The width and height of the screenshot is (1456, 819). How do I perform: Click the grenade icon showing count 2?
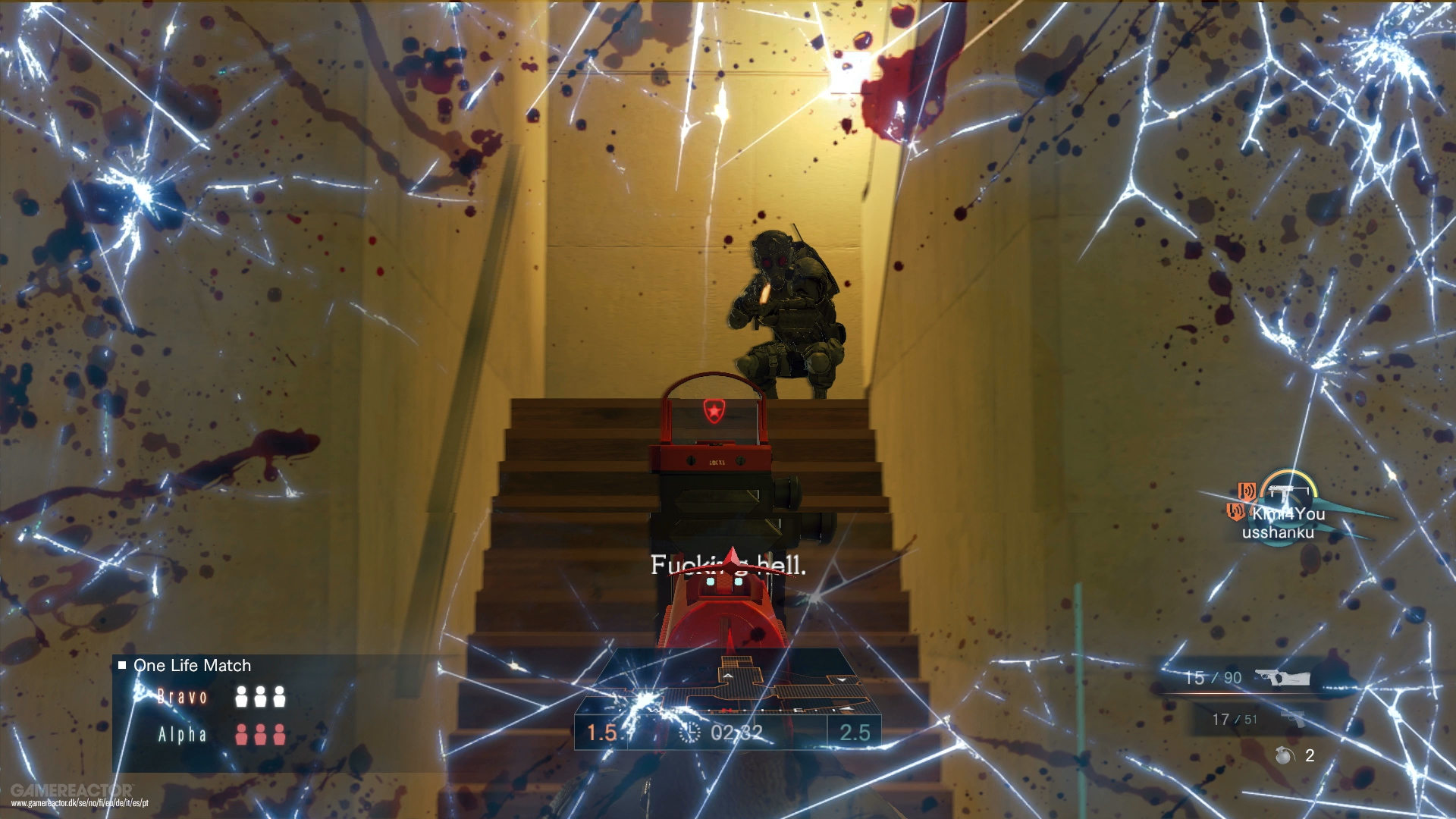(1283, 756)
